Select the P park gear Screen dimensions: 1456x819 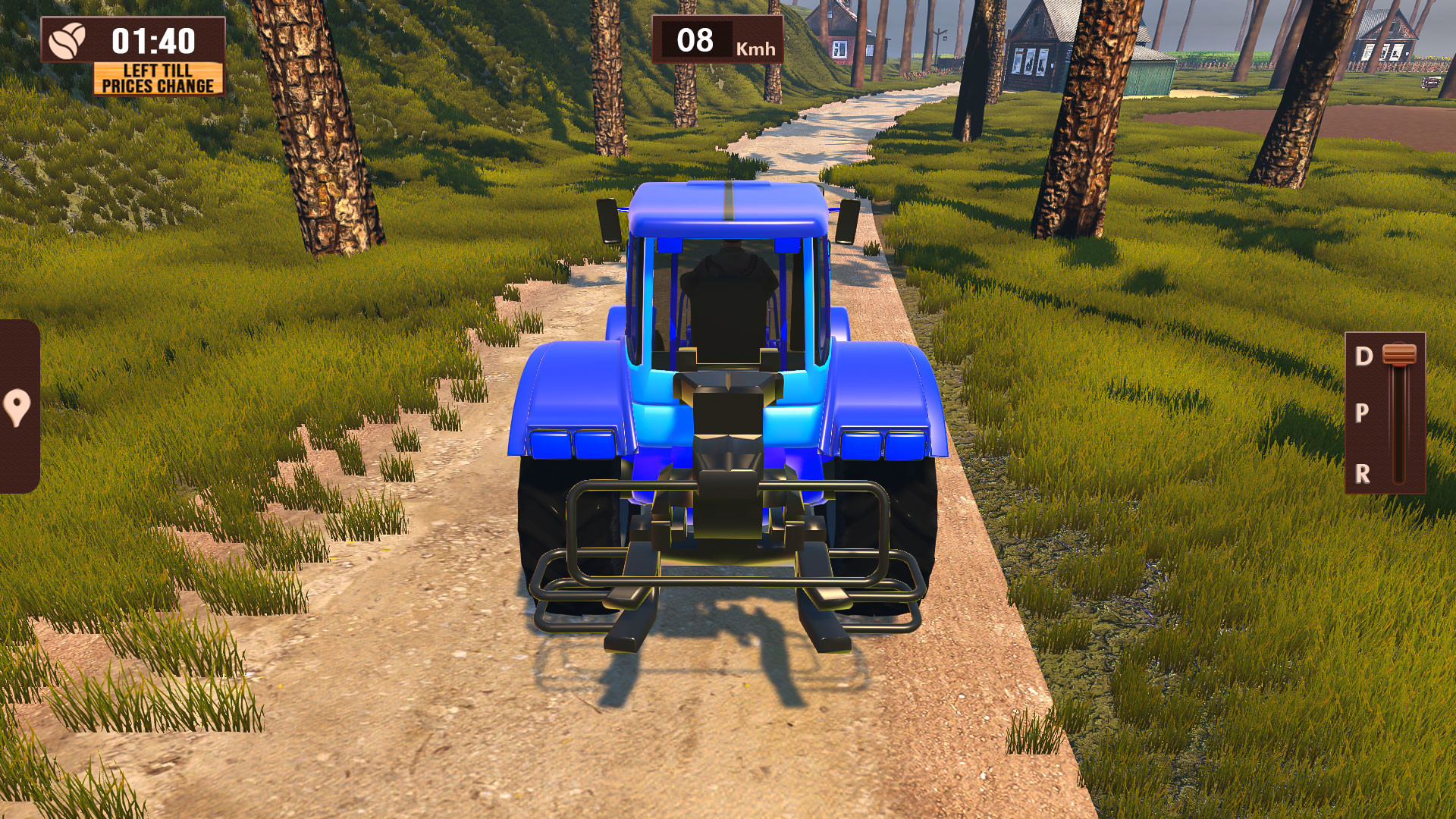click(1363, 413)
